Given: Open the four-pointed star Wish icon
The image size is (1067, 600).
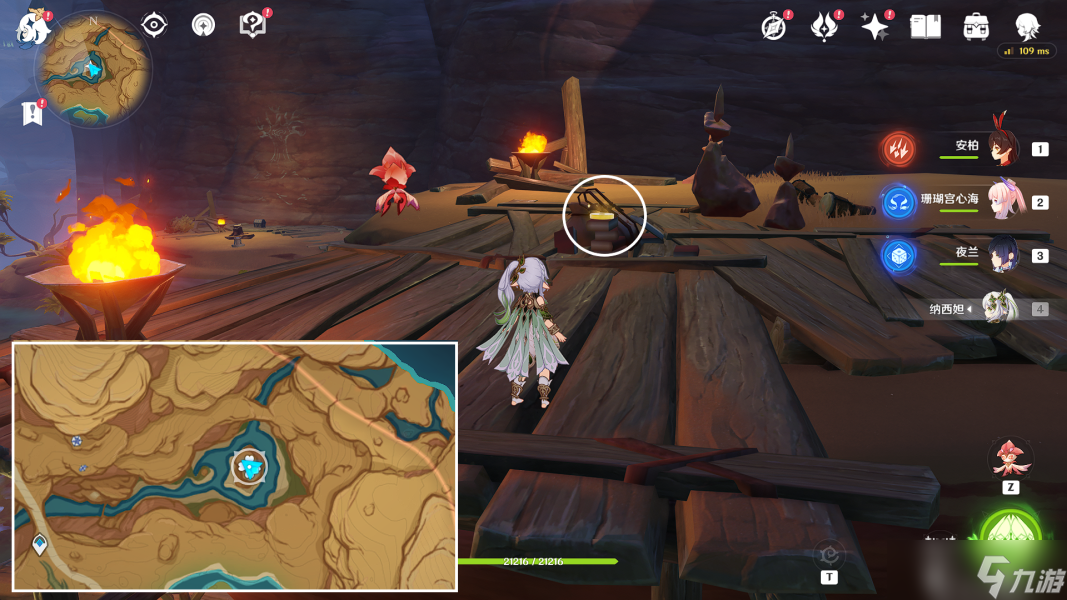Looking at the screenshot, I should [x=875, y=27].
